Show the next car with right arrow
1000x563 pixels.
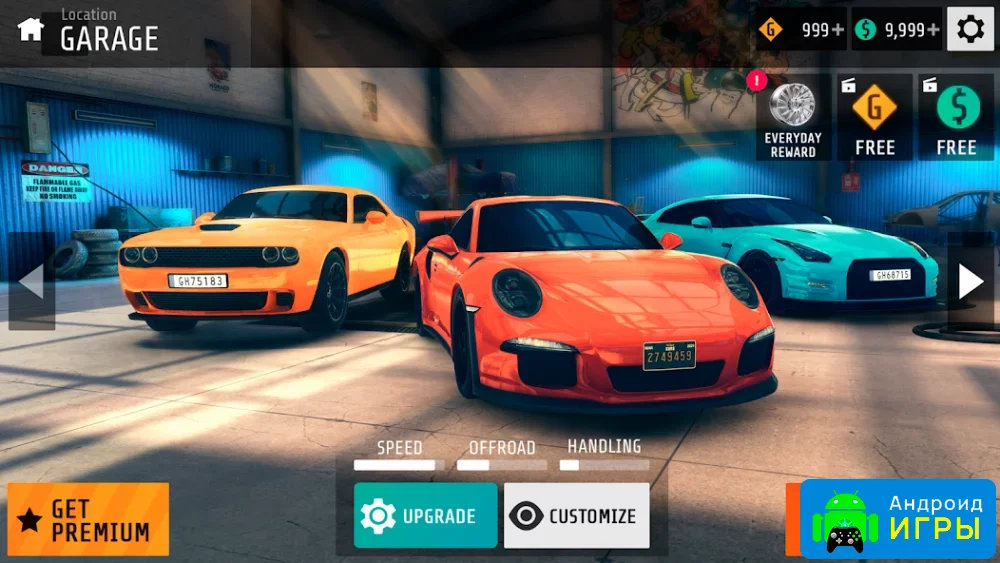(970, 281)
